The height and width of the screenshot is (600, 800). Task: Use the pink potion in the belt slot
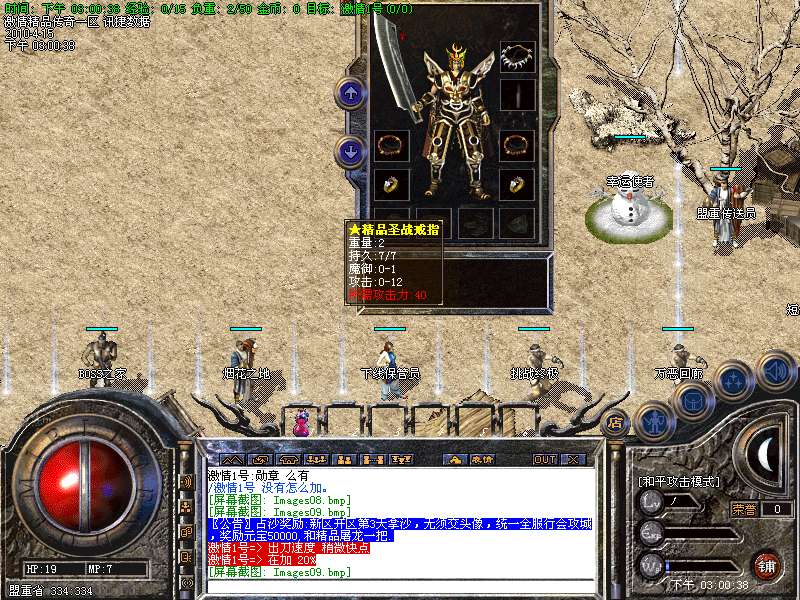[301, 422]
